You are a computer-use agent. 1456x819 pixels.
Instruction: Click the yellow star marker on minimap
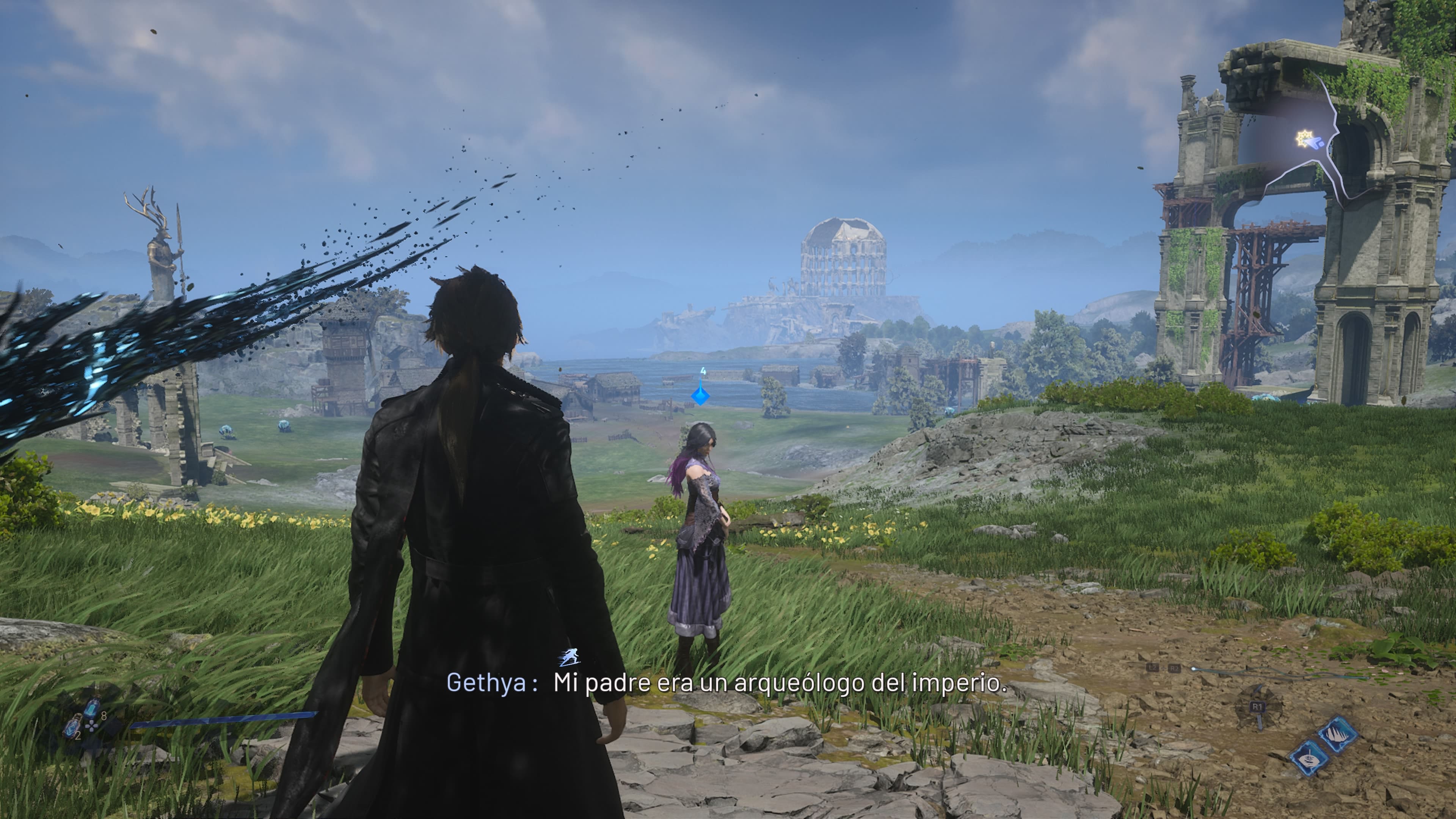(1304, 138)
